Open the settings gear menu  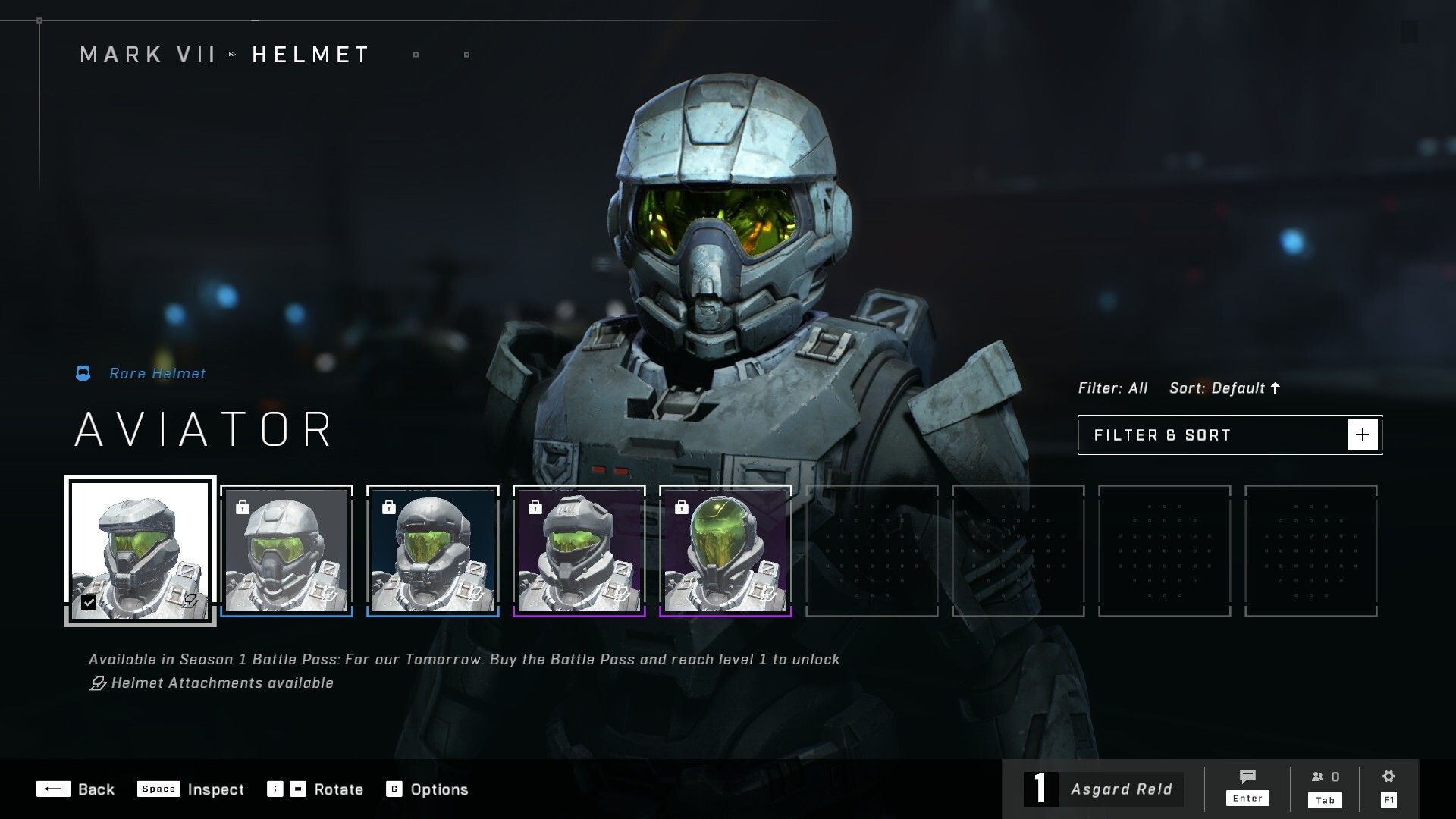click(x=1389, y=786)
